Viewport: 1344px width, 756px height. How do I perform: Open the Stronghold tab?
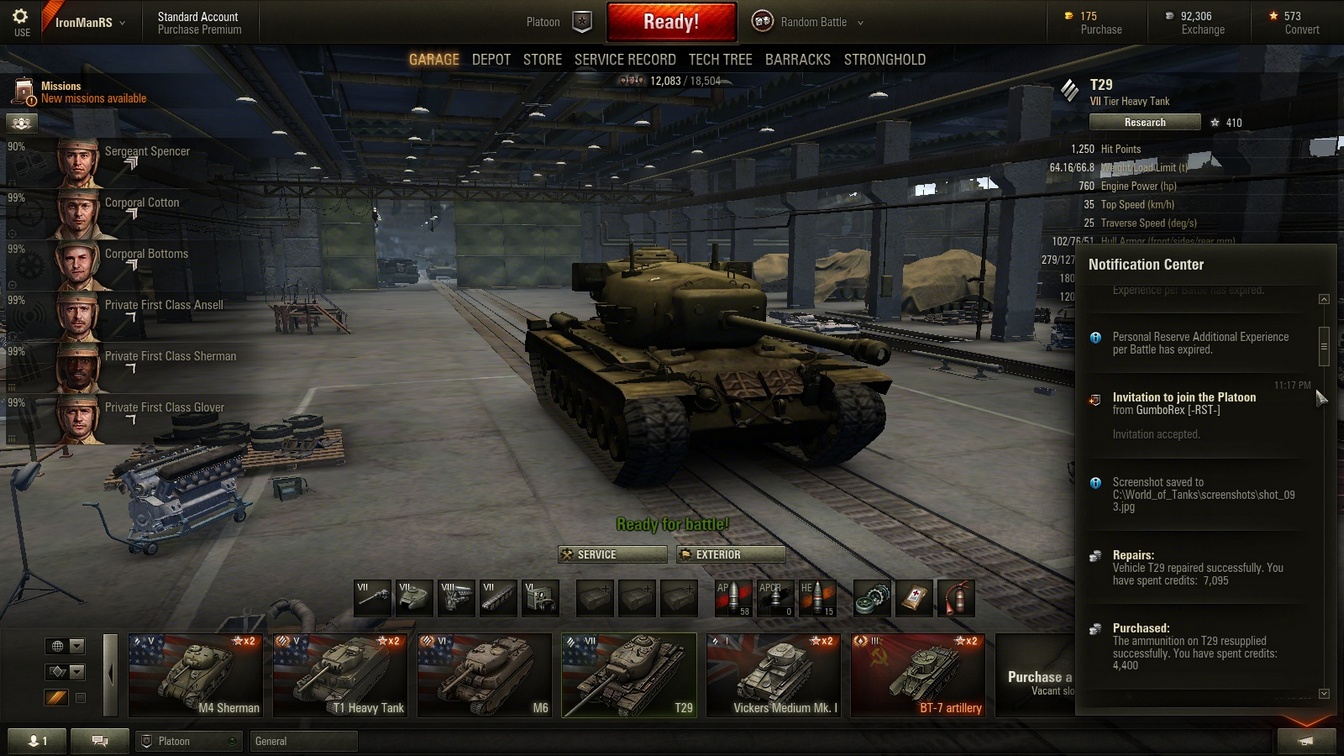point(884,60)
